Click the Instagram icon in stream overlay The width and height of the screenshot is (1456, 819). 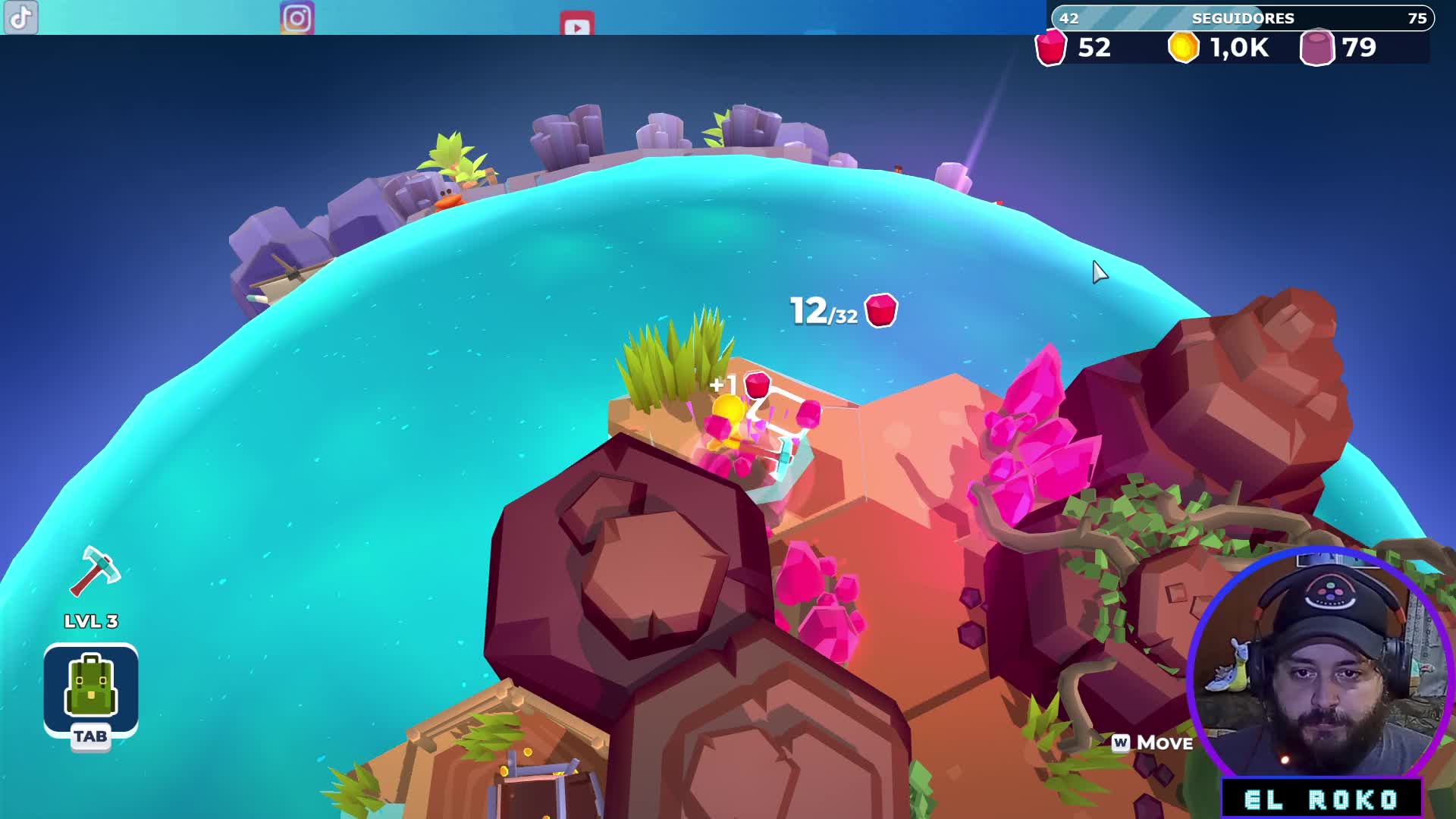pyautogui.click(x=297, y=18)
